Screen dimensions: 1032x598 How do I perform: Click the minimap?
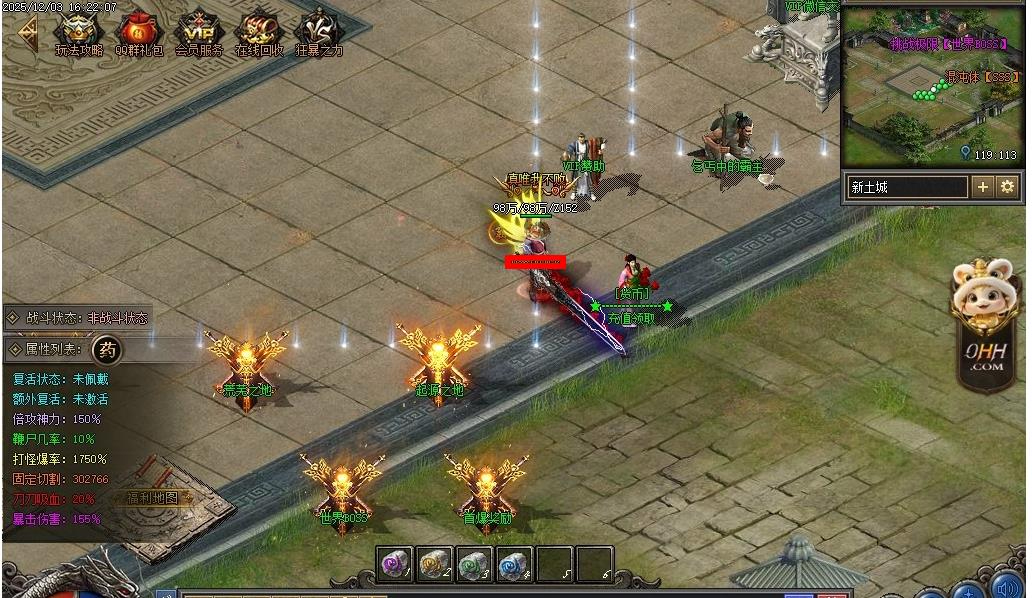click(930, 85)
